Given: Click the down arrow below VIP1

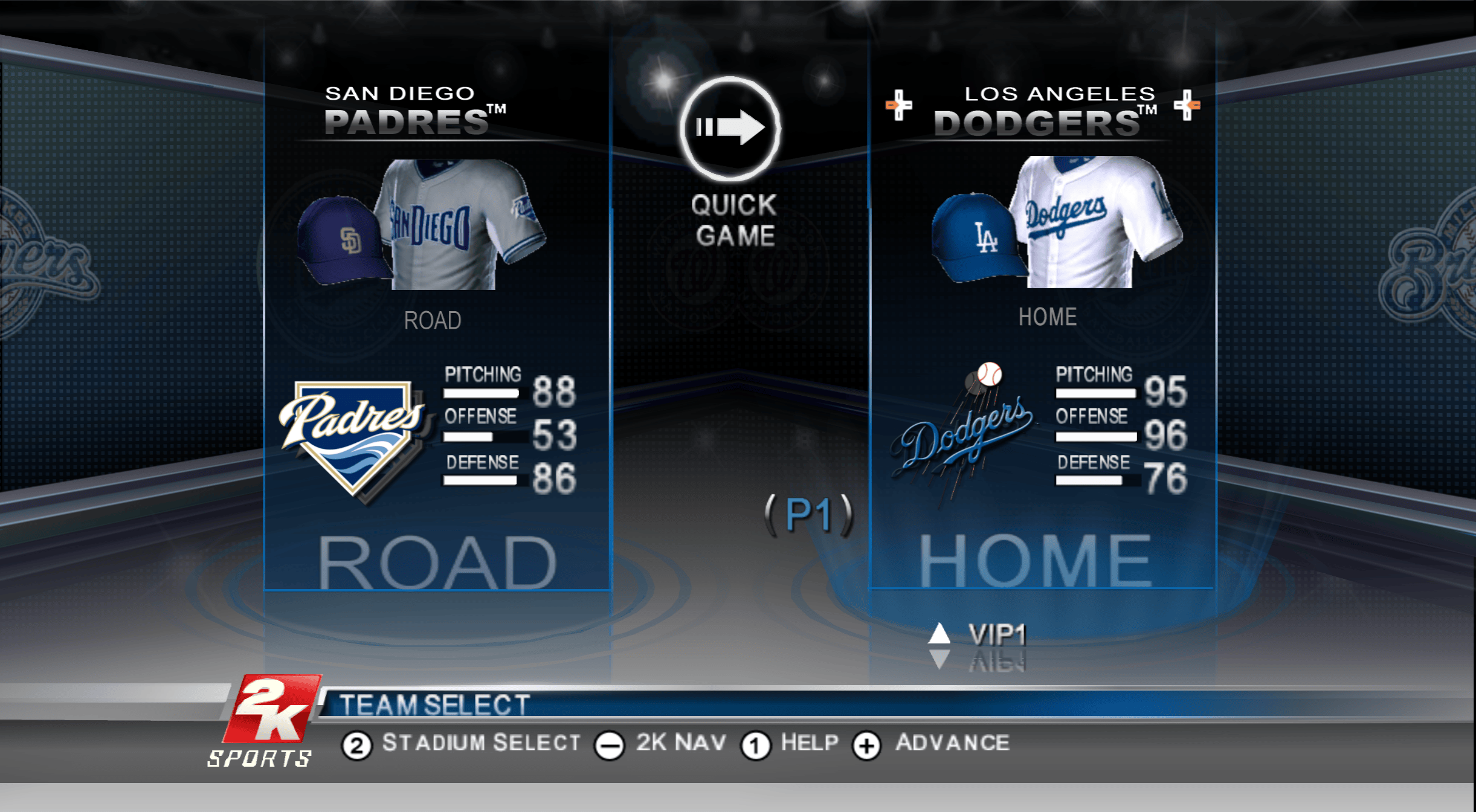Looking at the screenshot, I should click(x=939, y=659).
